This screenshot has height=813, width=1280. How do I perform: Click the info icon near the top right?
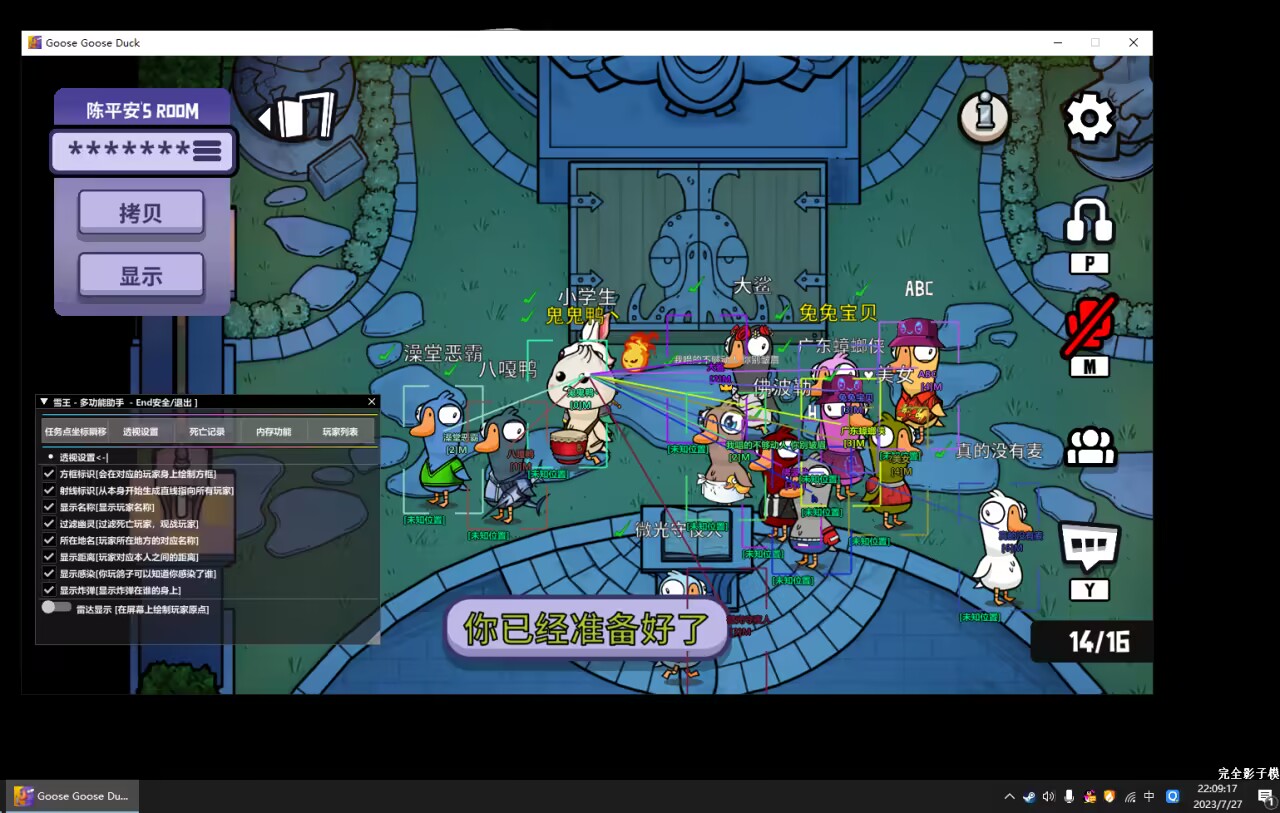pyautogui.click(x=983, y=117)
